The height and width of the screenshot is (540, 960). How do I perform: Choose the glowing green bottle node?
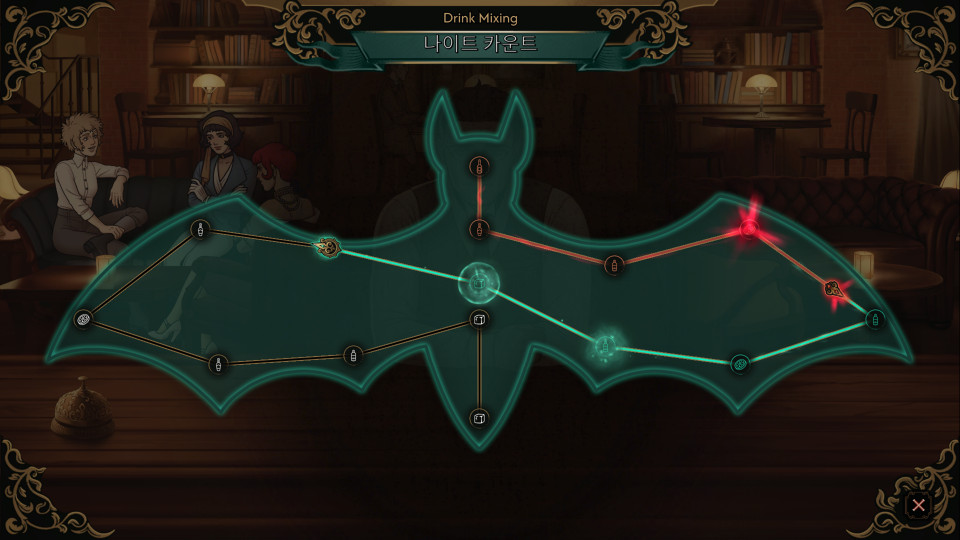[604, 347]
